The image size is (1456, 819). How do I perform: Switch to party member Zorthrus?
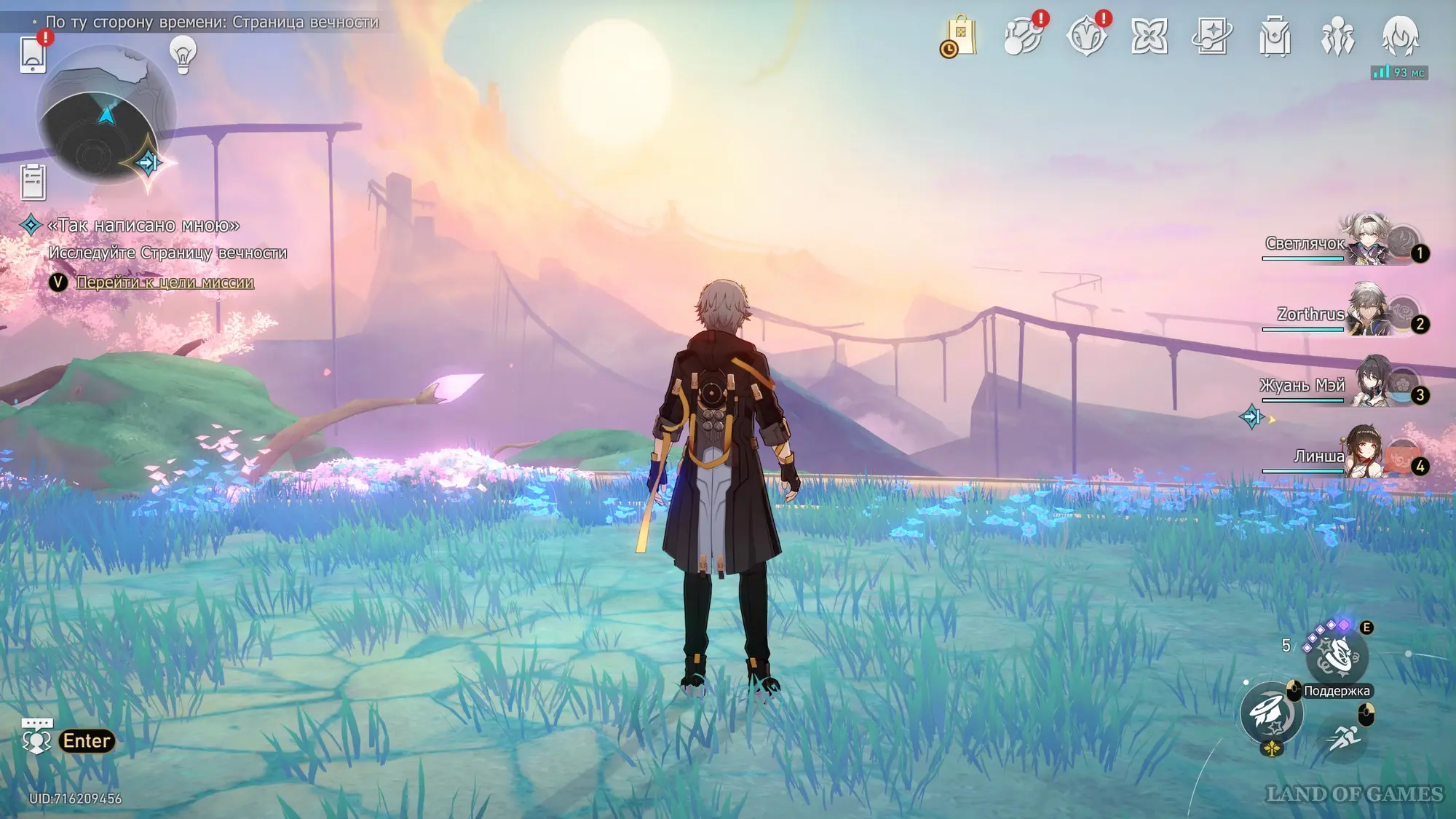[1367, 313]
